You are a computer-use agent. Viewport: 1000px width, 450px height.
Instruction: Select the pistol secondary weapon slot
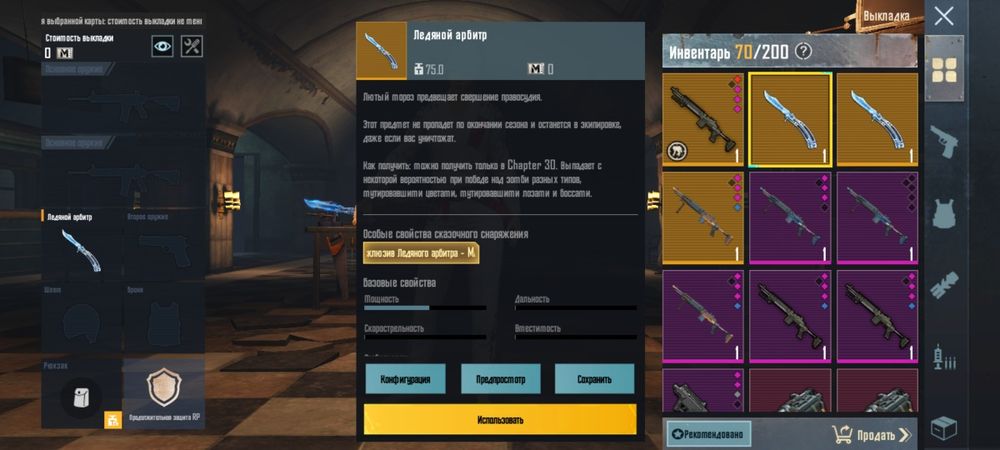[163, 244]
